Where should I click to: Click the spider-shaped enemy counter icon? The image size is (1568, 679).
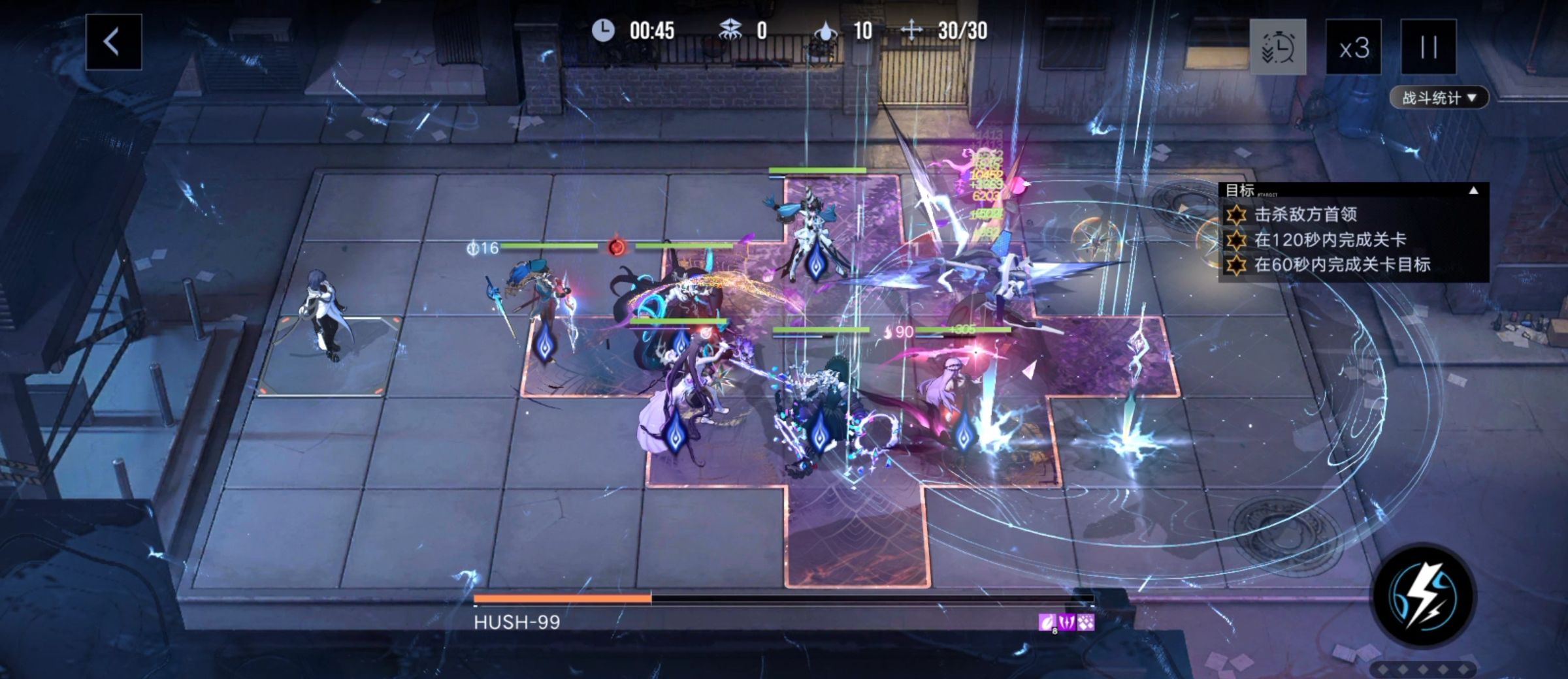pos(731,29)
